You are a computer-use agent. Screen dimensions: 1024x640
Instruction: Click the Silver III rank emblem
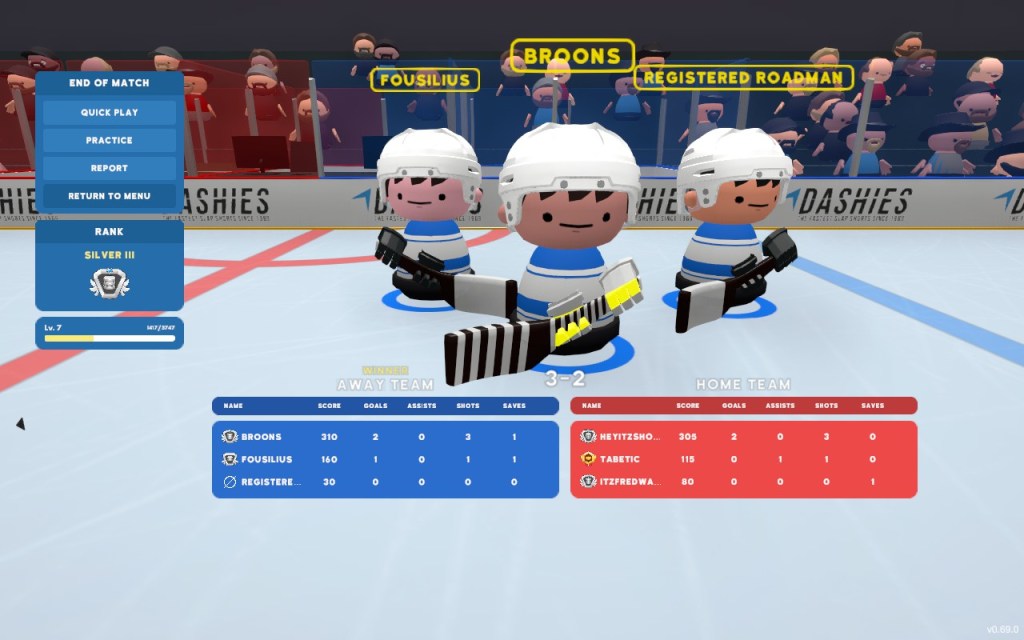click(x=110, y=284)
